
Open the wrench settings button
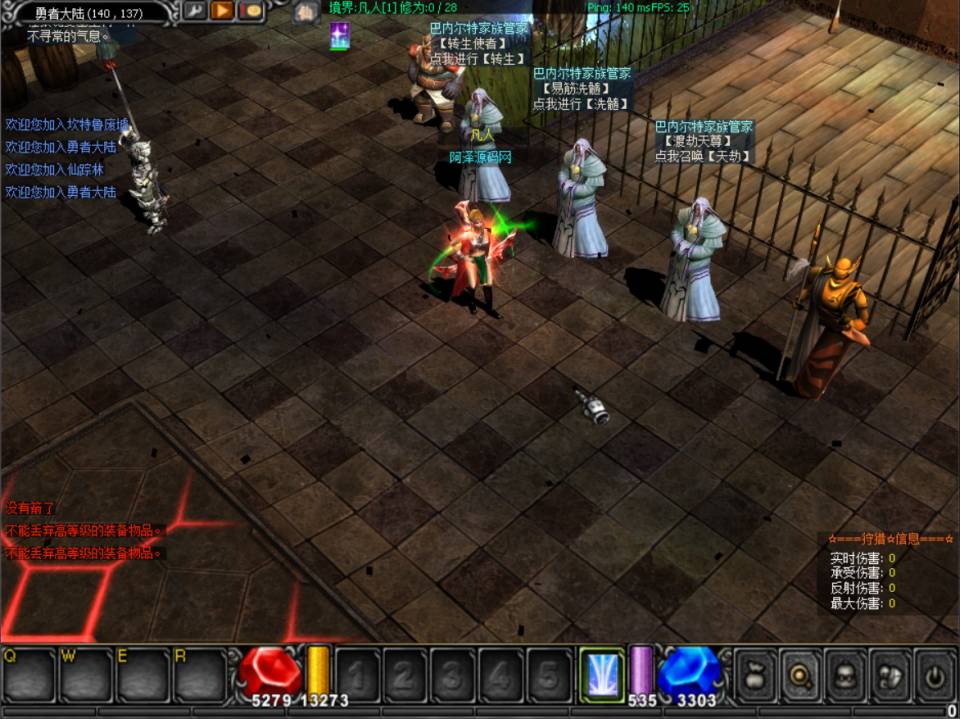point(194,11)
